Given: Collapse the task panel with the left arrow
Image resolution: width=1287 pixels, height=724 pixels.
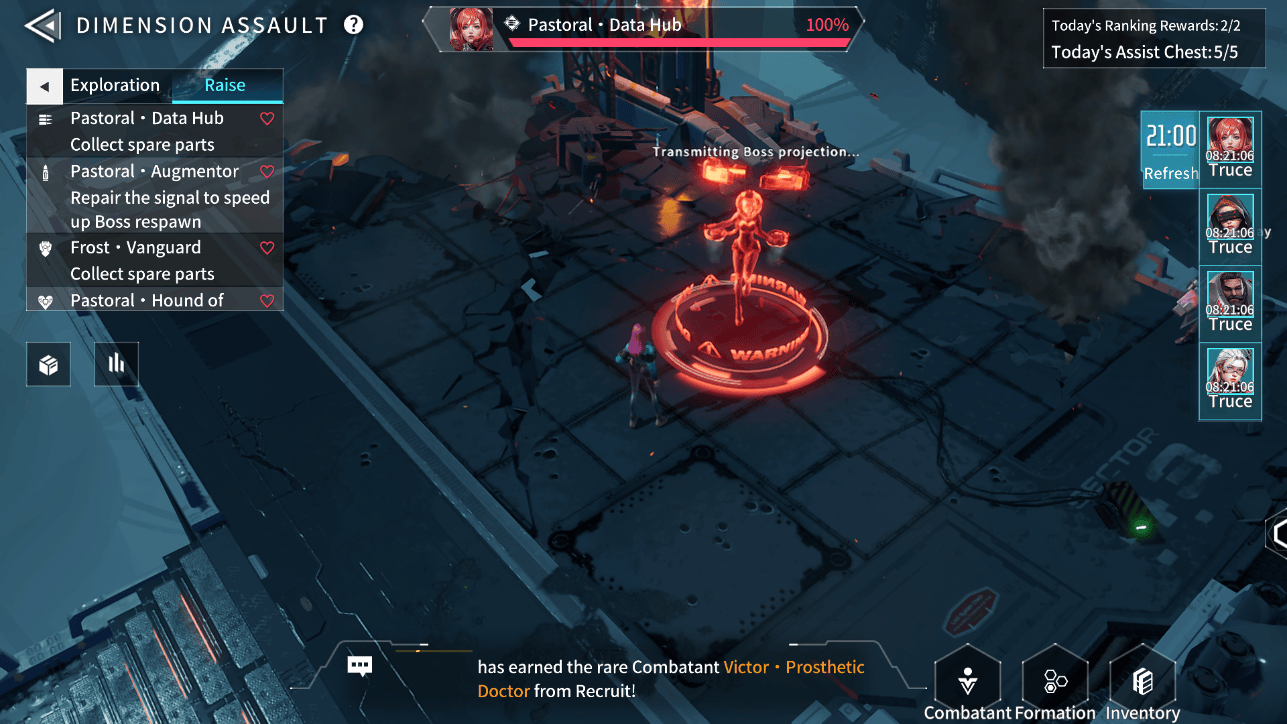Looking at the screenshot, I should pyautogui.click(x=44, y=86).
